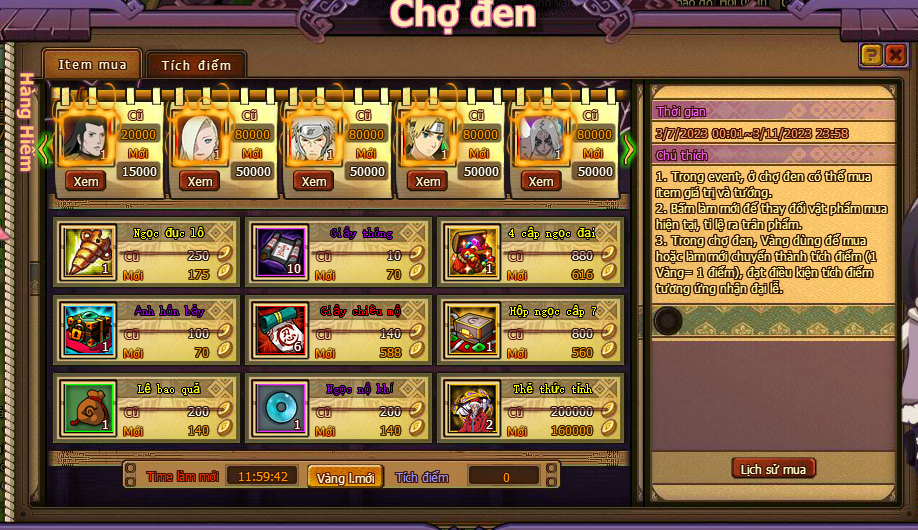Open the question mark help button

click(x=871, y=56)
